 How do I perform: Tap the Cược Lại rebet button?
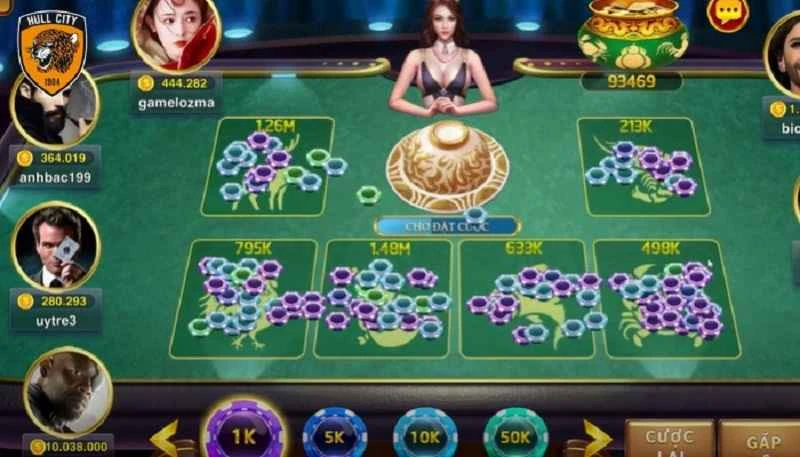[669, 438]
